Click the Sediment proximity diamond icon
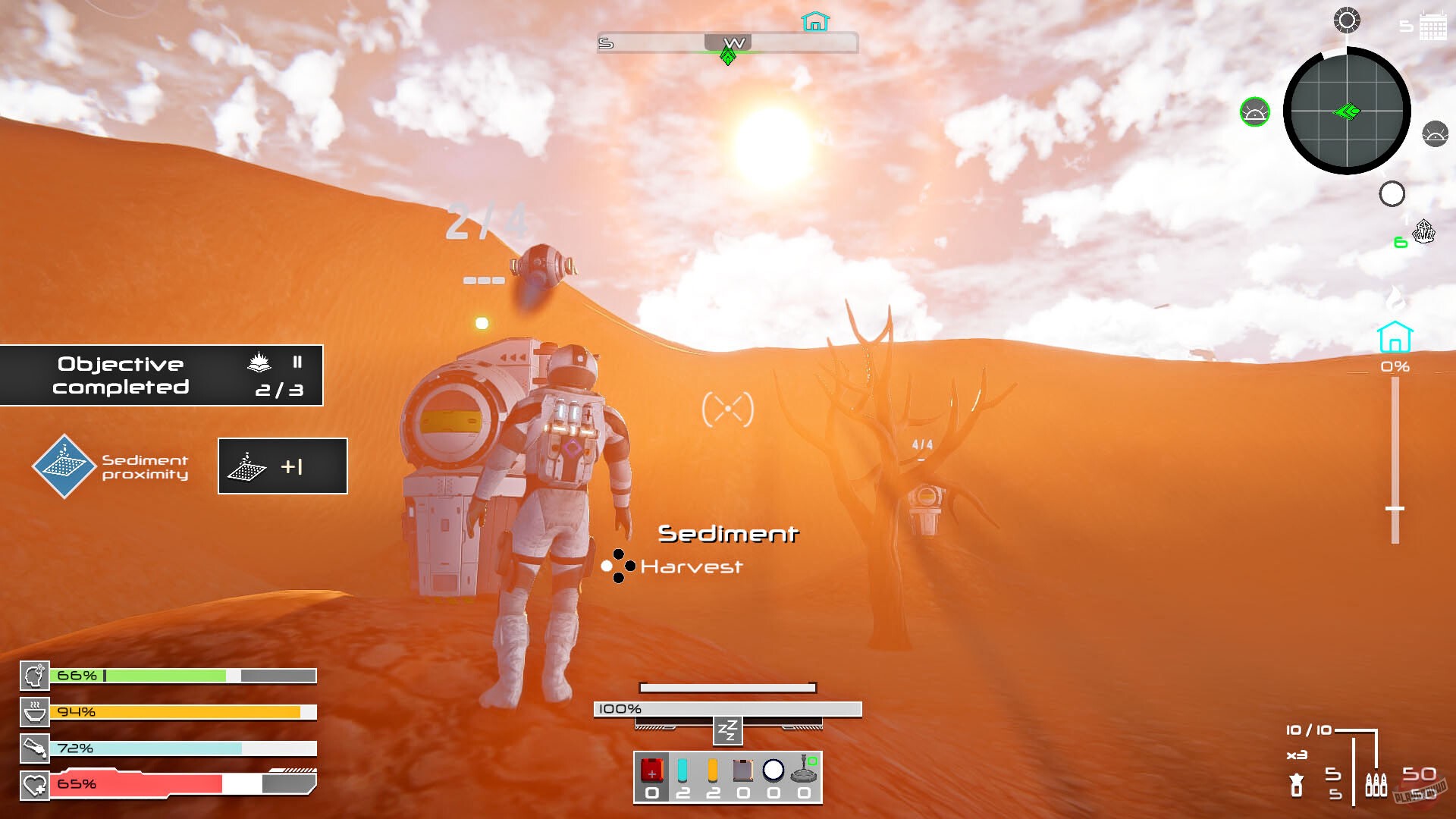 [64, 466]
